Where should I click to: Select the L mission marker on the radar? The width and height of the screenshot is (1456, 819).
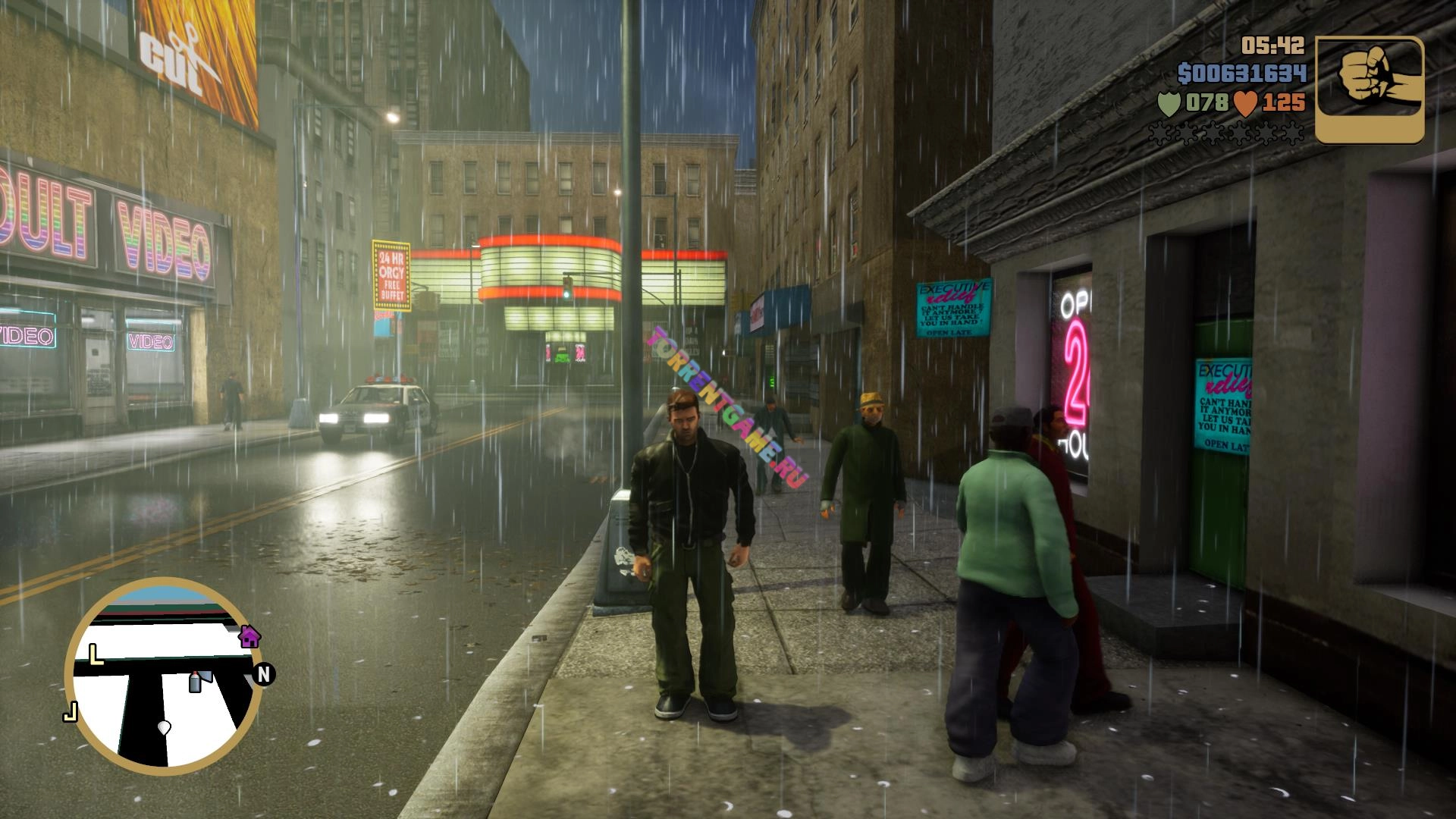point(96,654)
